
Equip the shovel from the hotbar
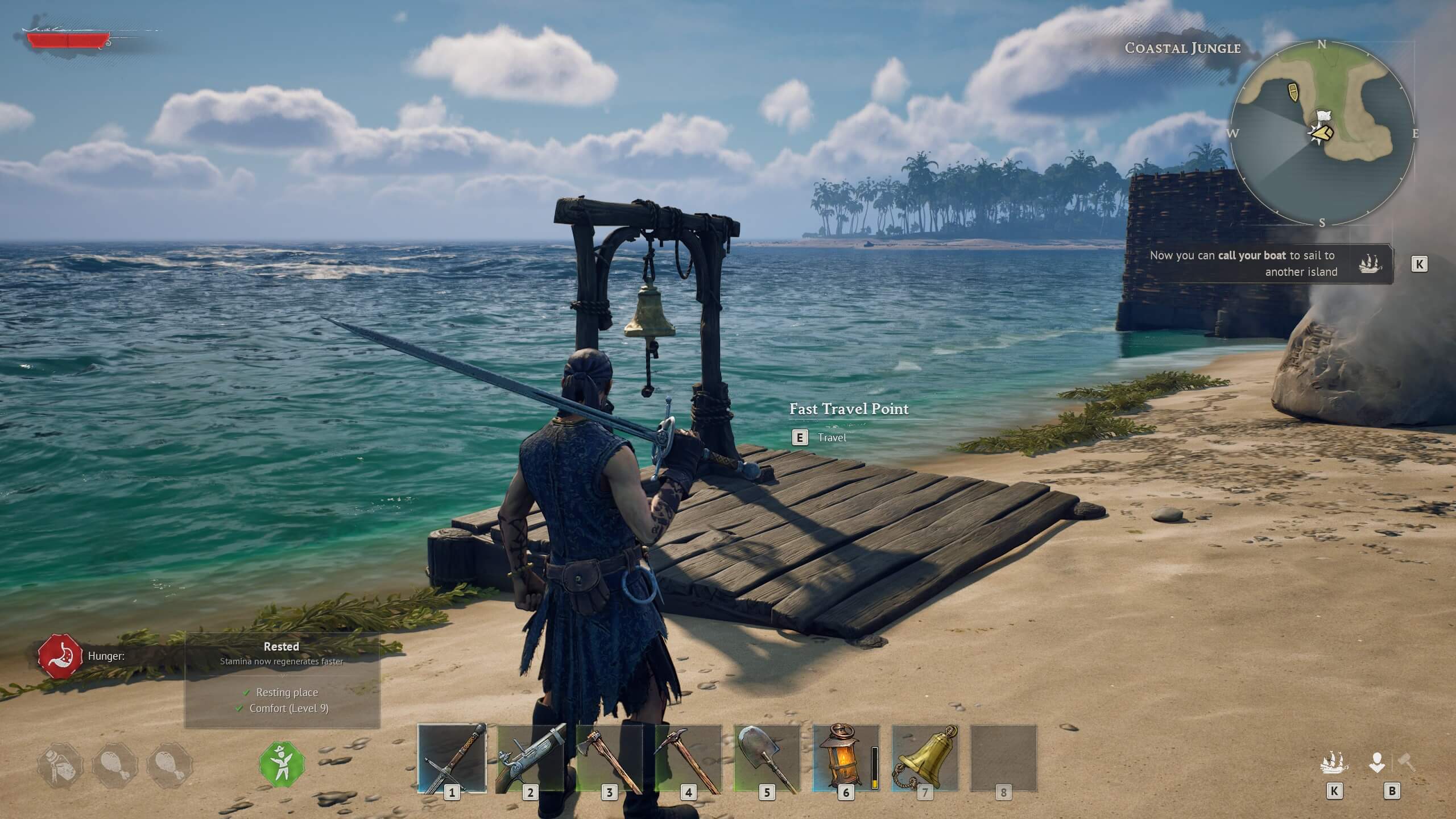point(767,758)
